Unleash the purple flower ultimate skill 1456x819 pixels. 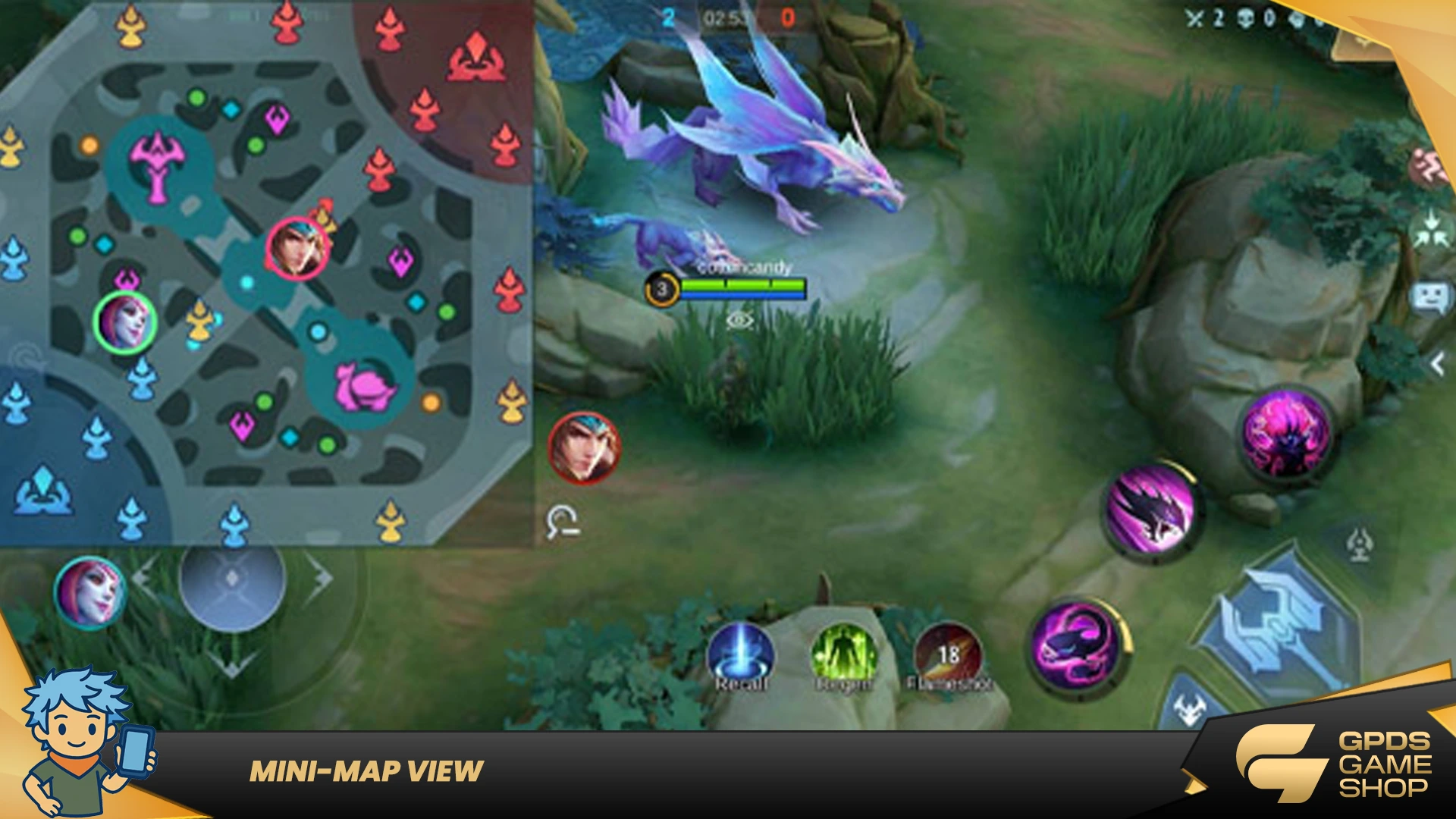(x=1286, y=434)
